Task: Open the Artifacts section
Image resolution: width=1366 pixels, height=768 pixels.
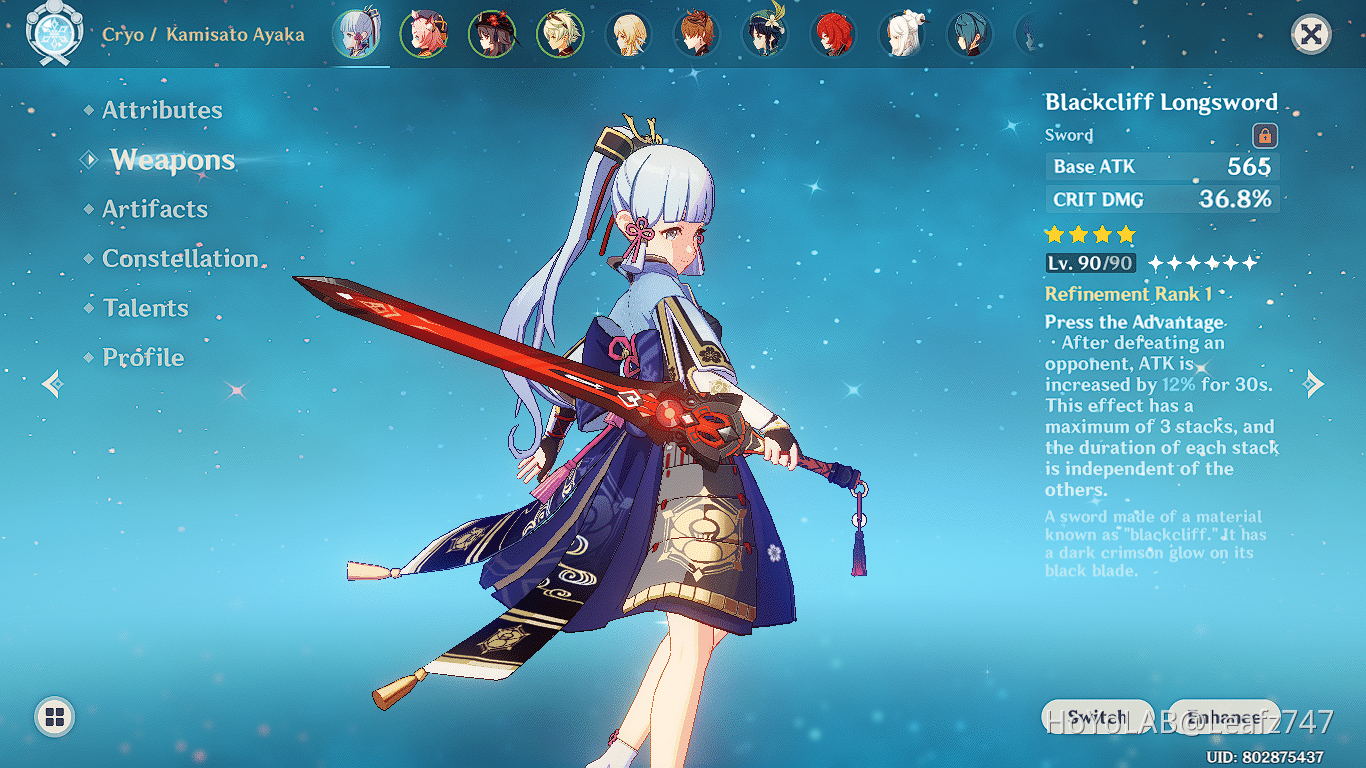Action: coord(155,209)
